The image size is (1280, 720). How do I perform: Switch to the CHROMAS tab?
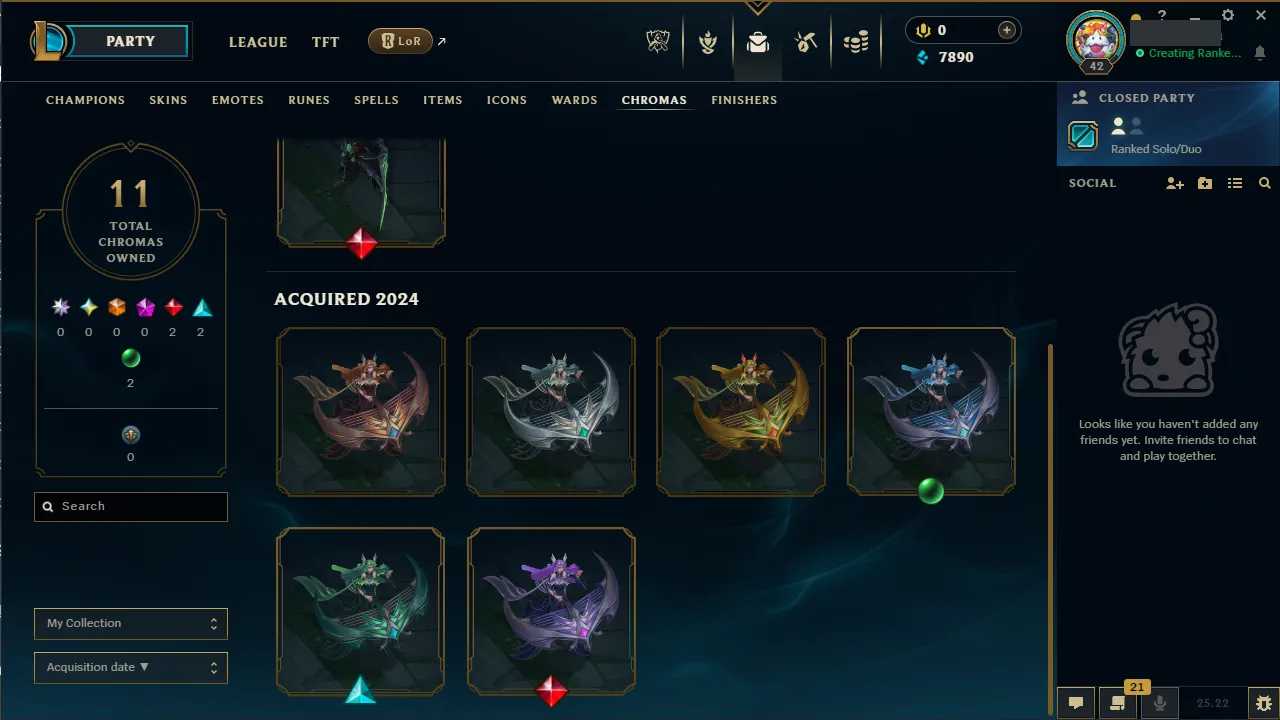(654, 100)
